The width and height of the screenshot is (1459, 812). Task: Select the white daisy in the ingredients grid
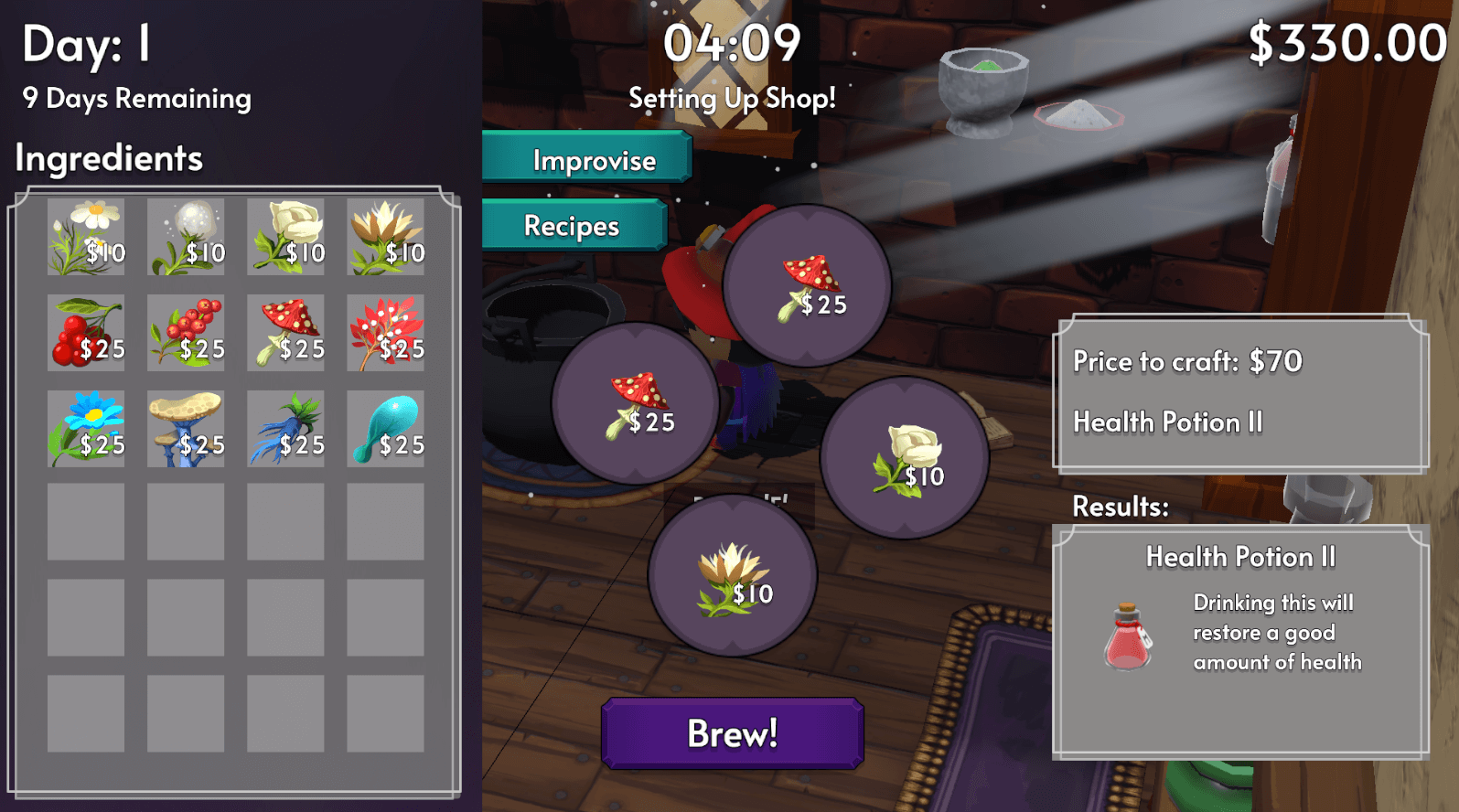86,237
